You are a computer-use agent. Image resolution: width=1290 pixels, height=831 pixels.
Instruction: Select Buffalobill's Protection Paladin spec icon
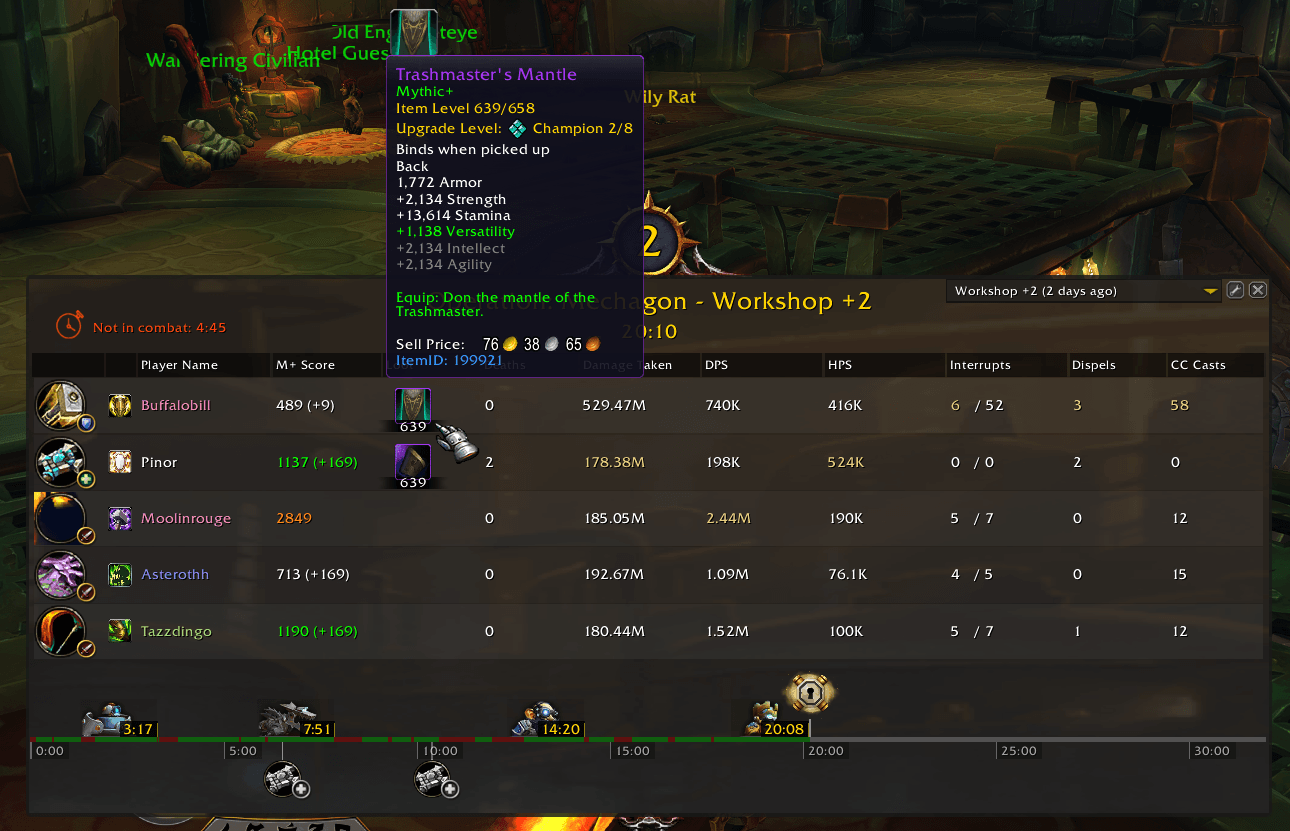click(x=119, y=405)
